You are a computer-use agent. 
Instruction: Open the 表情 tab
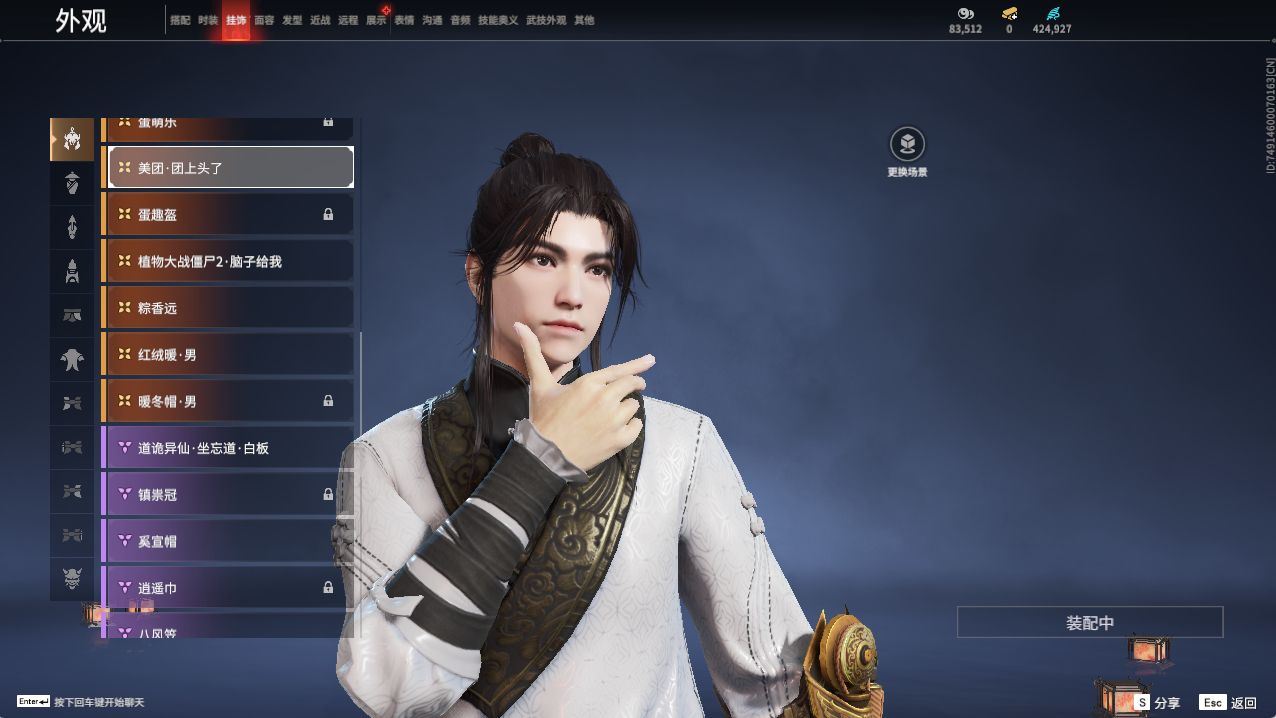[x=404, y=20]
